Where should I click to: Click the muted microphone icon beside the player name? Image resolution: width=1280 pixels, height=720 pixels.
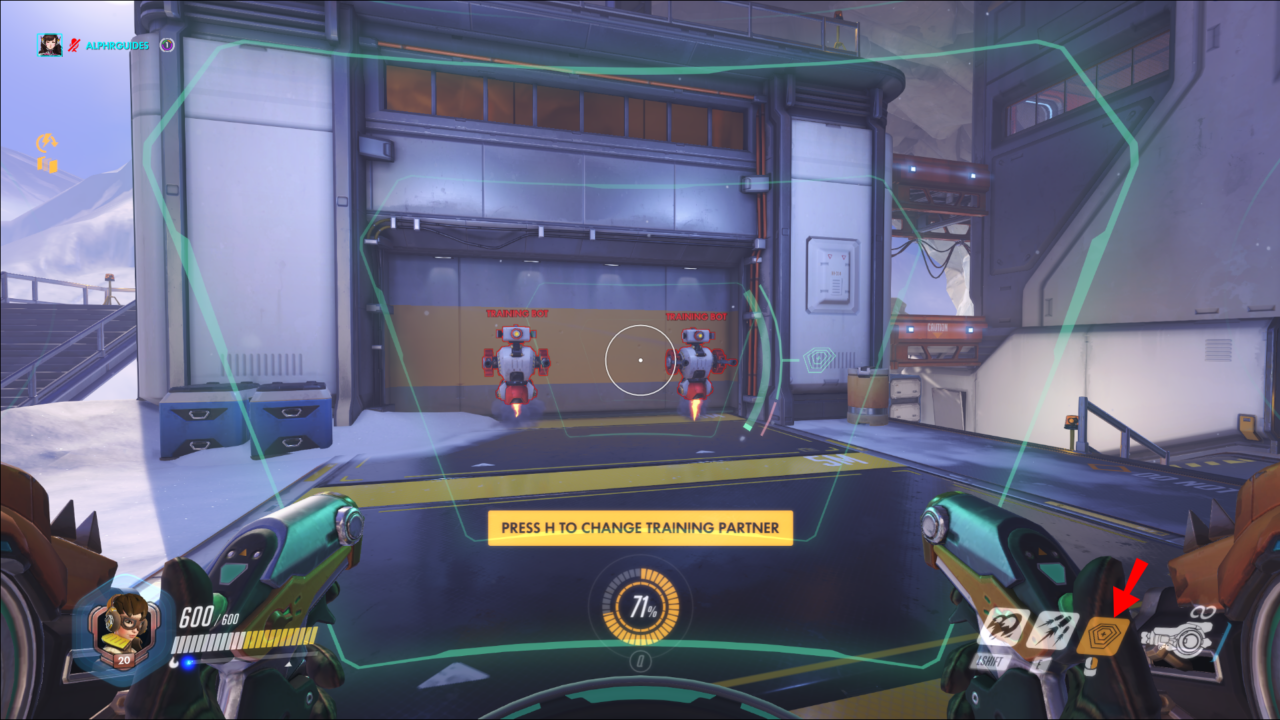[74, 44]
